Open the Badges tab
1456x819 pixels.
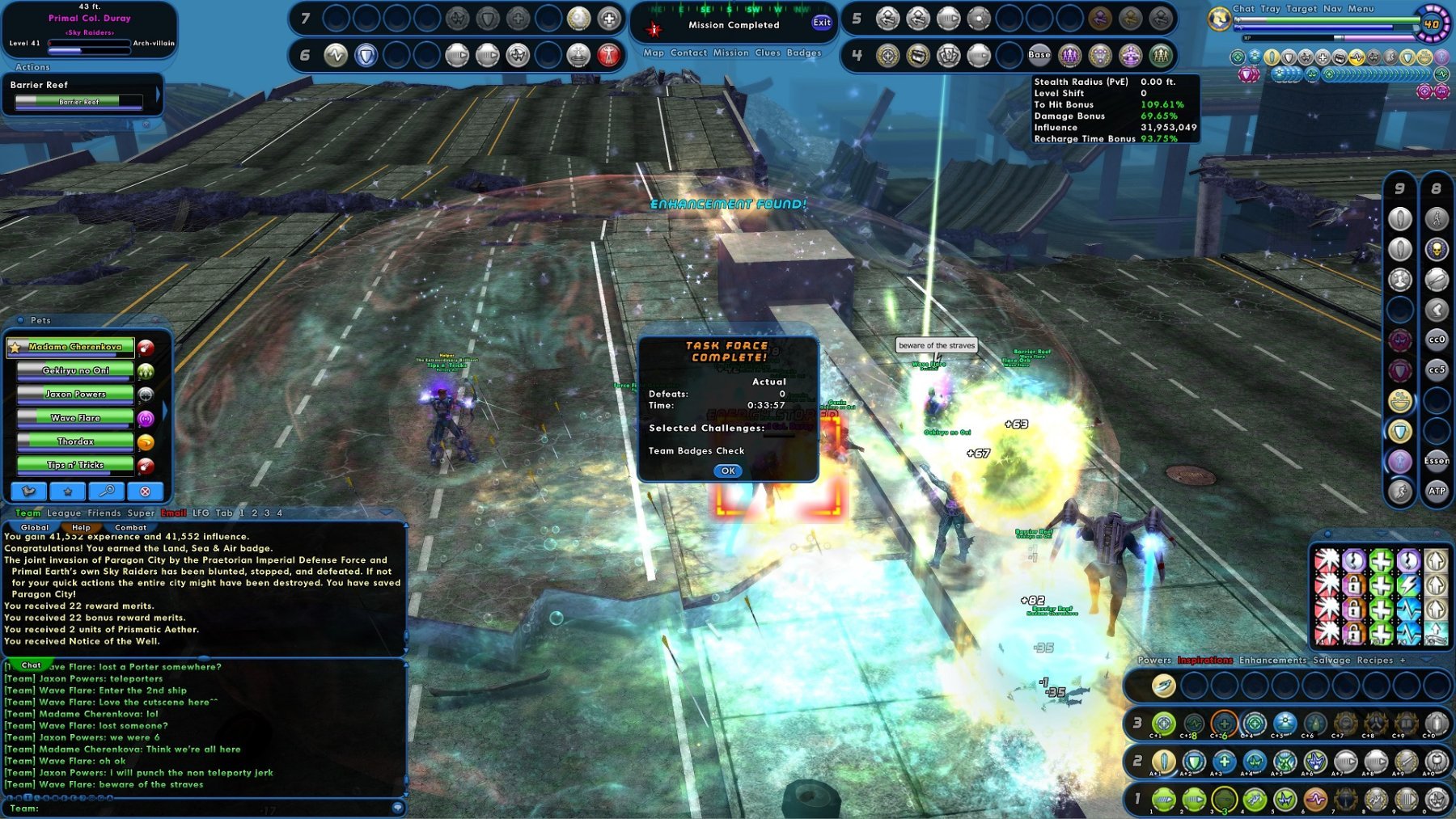click(804, 53)
